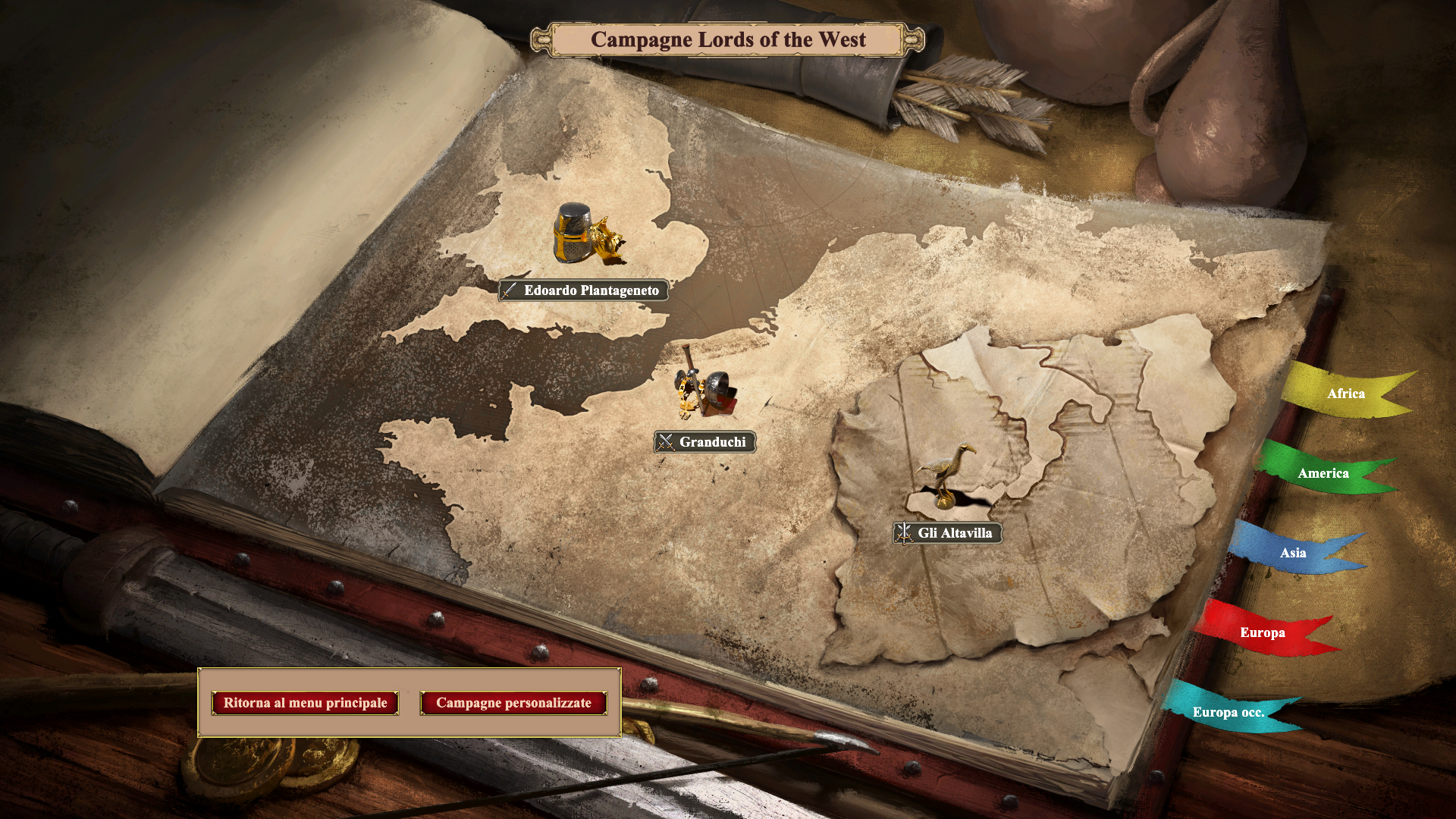Image resolution: width=1456 pixels, height=819 pixels.
Task: Select the red Europa ribbon tab
Action: click(x=1262, y=632)
